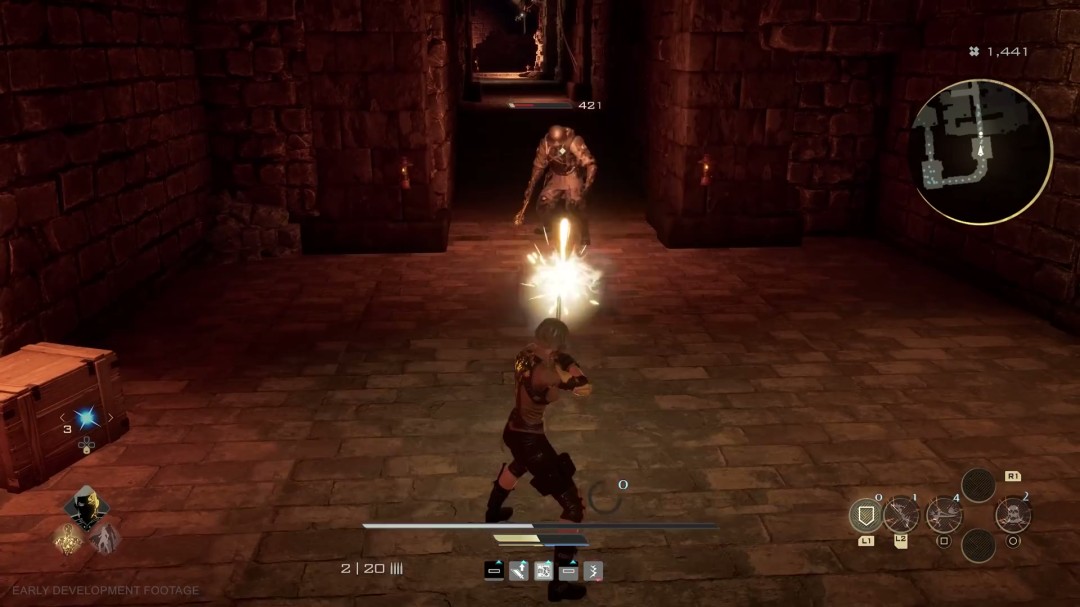Activate the skull ability icon
Image resolution: width=1080 pixels, height=607 pixels.
pos(1013,516)
